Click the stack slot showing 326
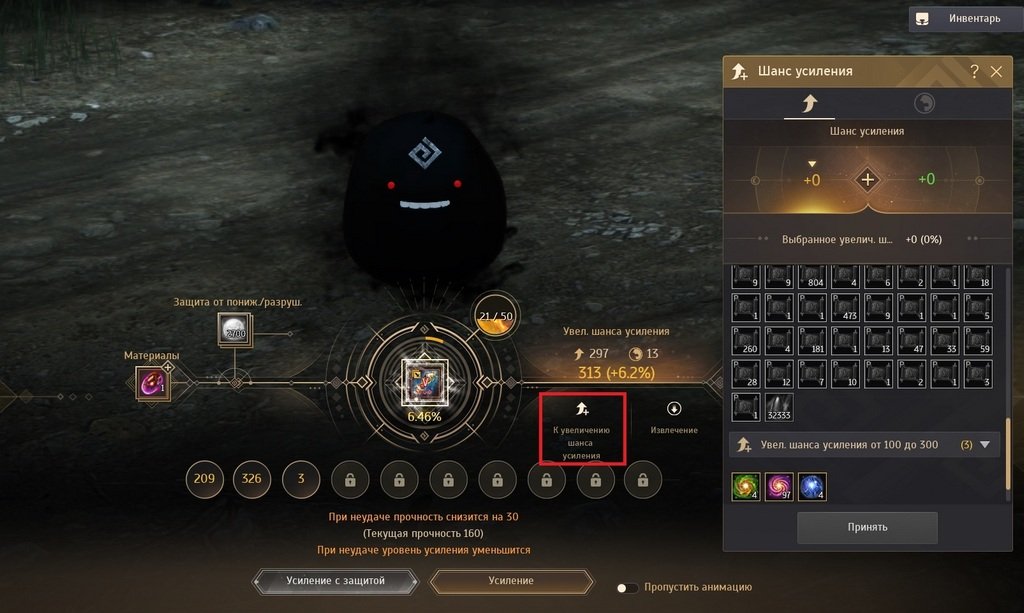The width and height of the screenshot is (1024, 613). (252, 480)
